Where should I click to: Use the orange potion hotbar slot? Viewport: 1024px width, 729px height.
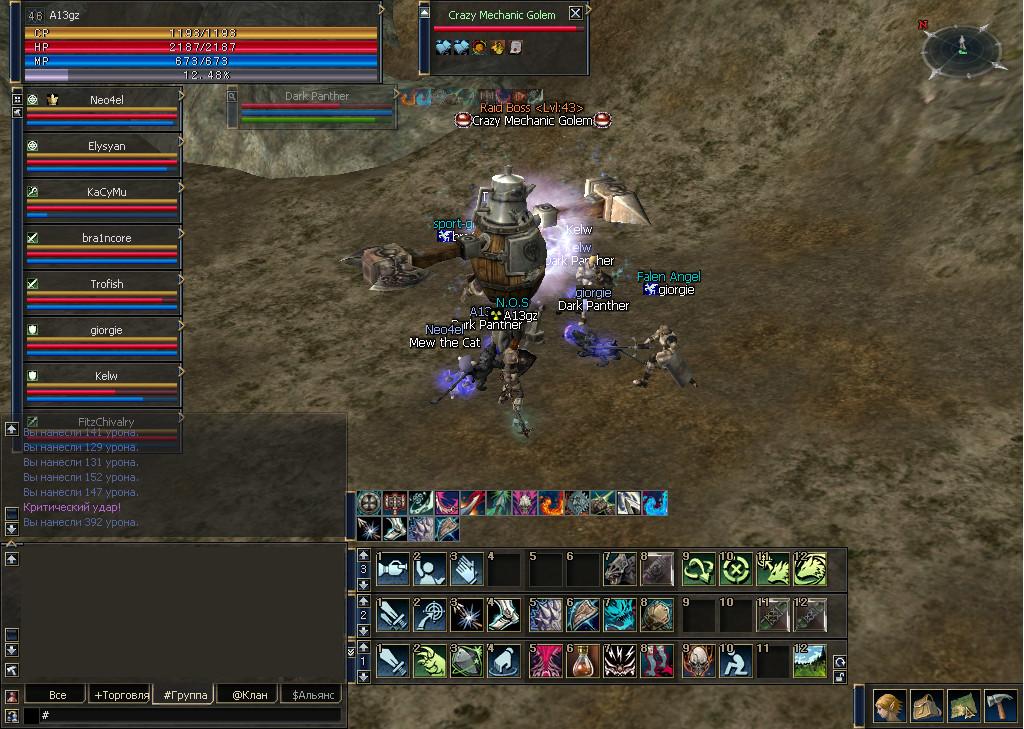click(583, 662)
